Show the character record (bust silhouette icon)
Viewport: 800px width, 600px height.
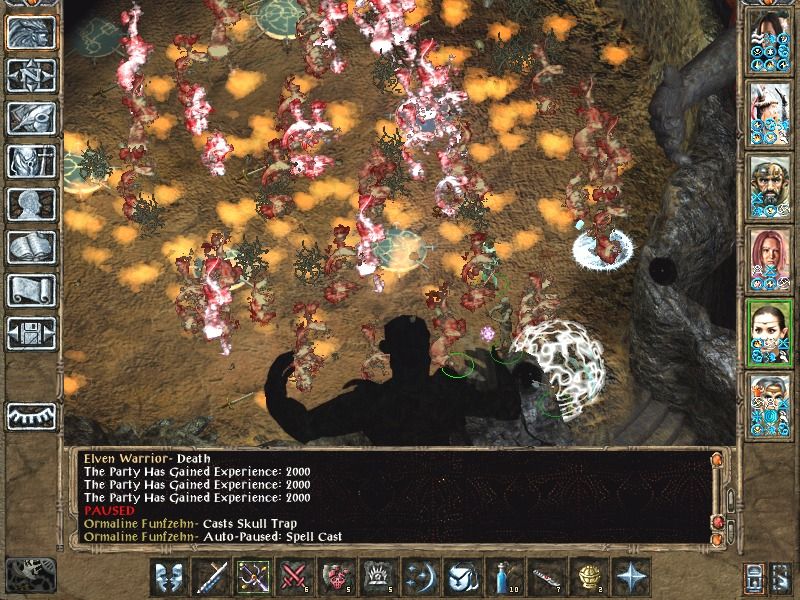click(30, 204)
